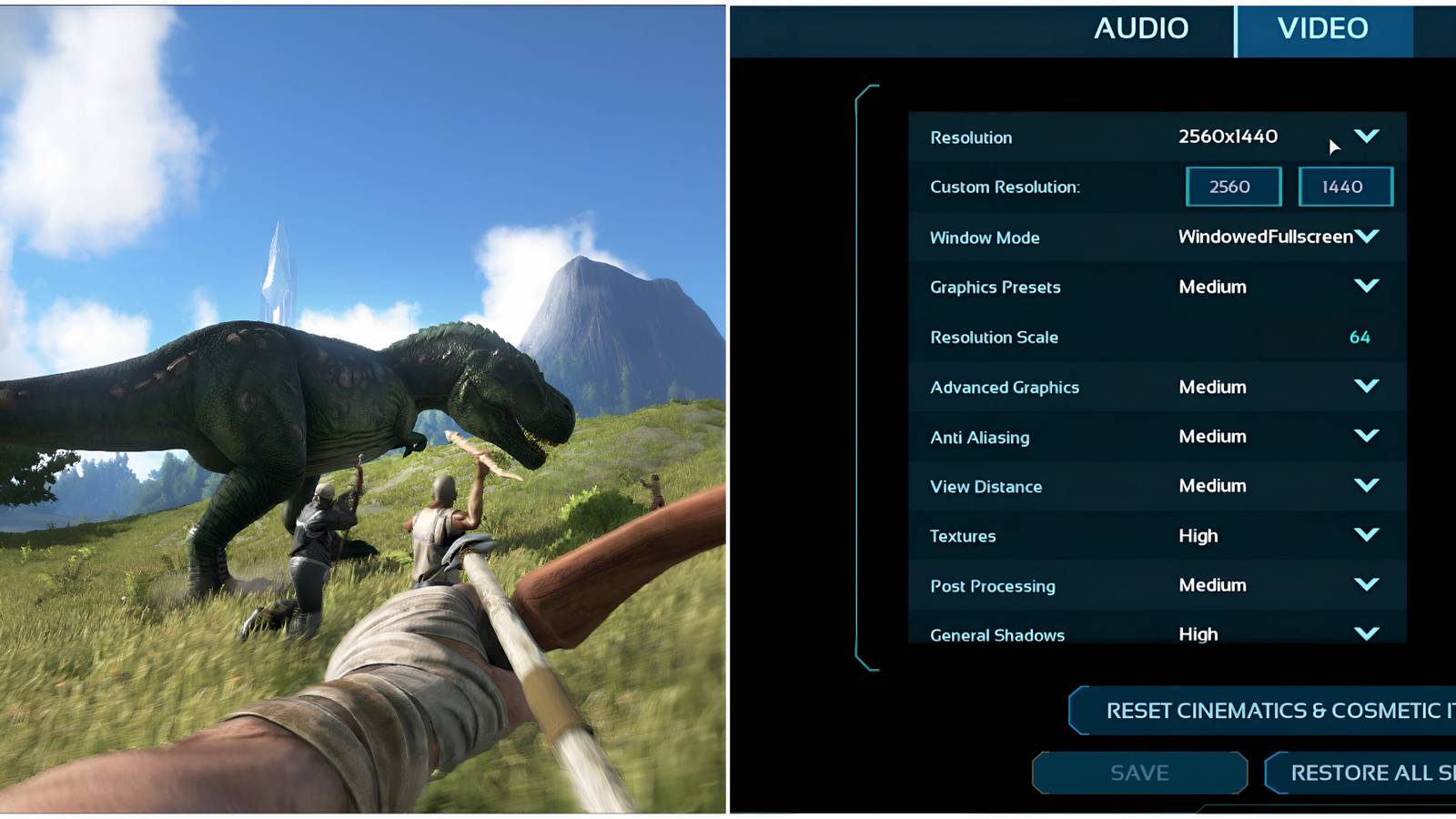This screenshot has height=819, width=1456.
Task: Expand the Advanced Graphics options
Action: tap(1368, 387)
